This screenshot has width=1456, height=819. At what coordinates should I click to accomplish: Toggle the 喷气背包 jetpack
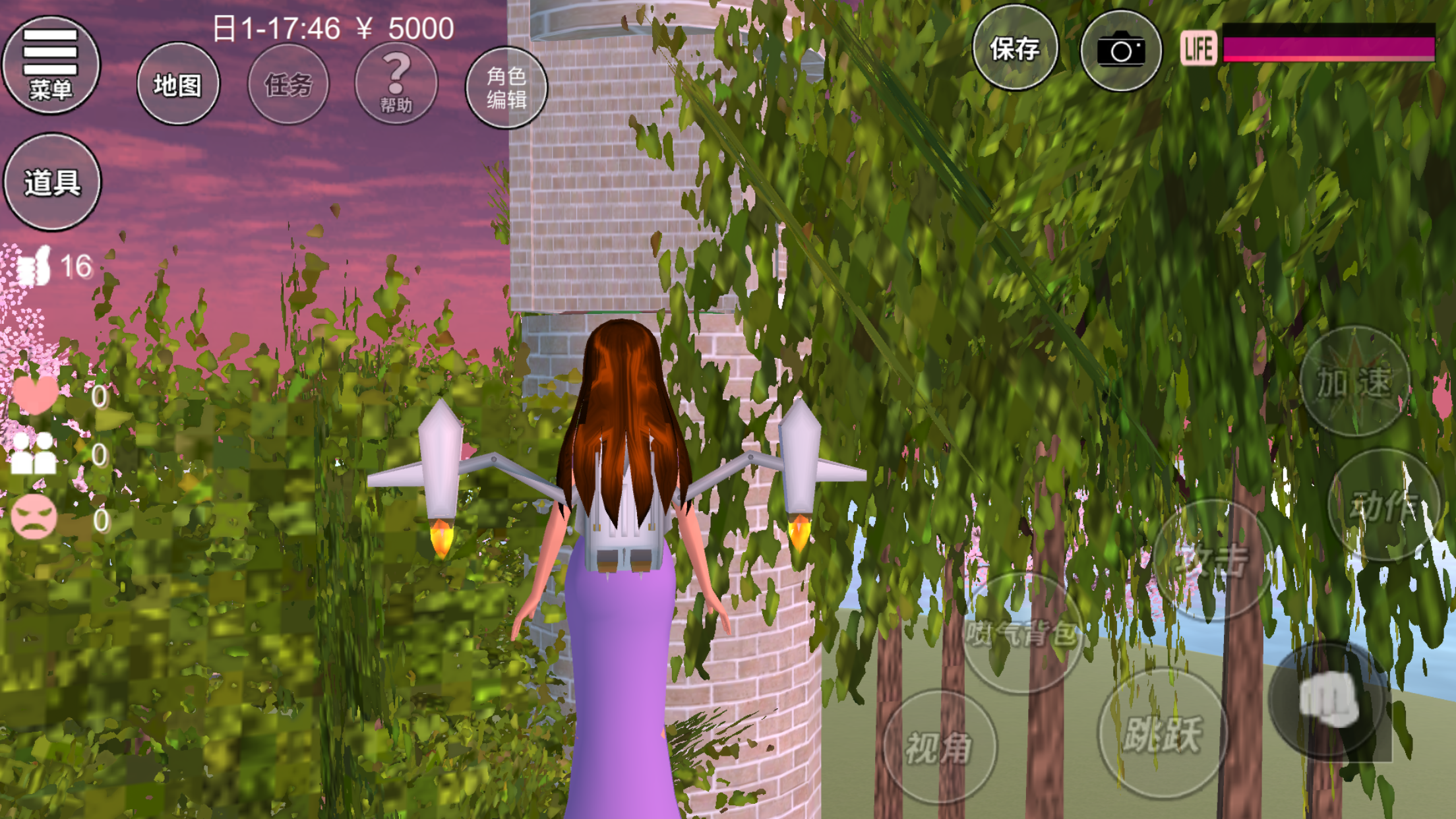pyautogui.click(x=1021, y=634)
